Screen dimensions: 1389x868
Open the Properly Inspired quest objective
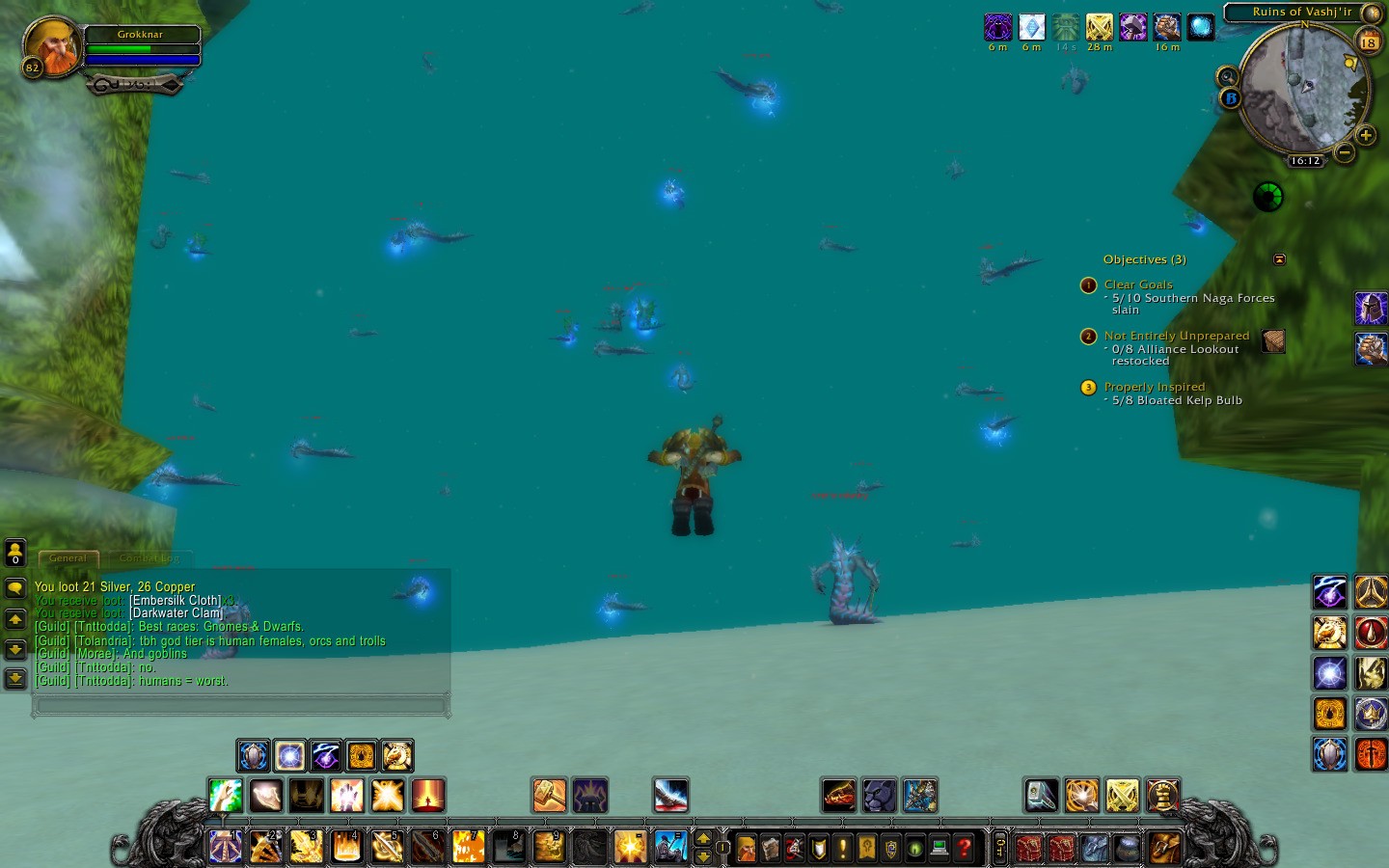pyautogui.click(x=1154, y=387)
